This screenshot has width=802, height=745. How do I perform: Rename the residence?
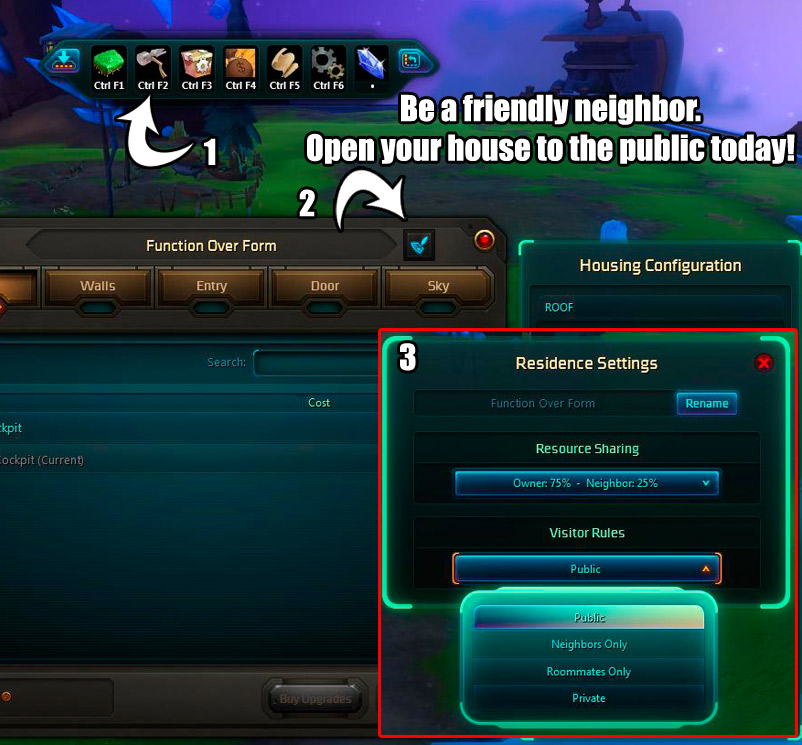tap(707, 404)
